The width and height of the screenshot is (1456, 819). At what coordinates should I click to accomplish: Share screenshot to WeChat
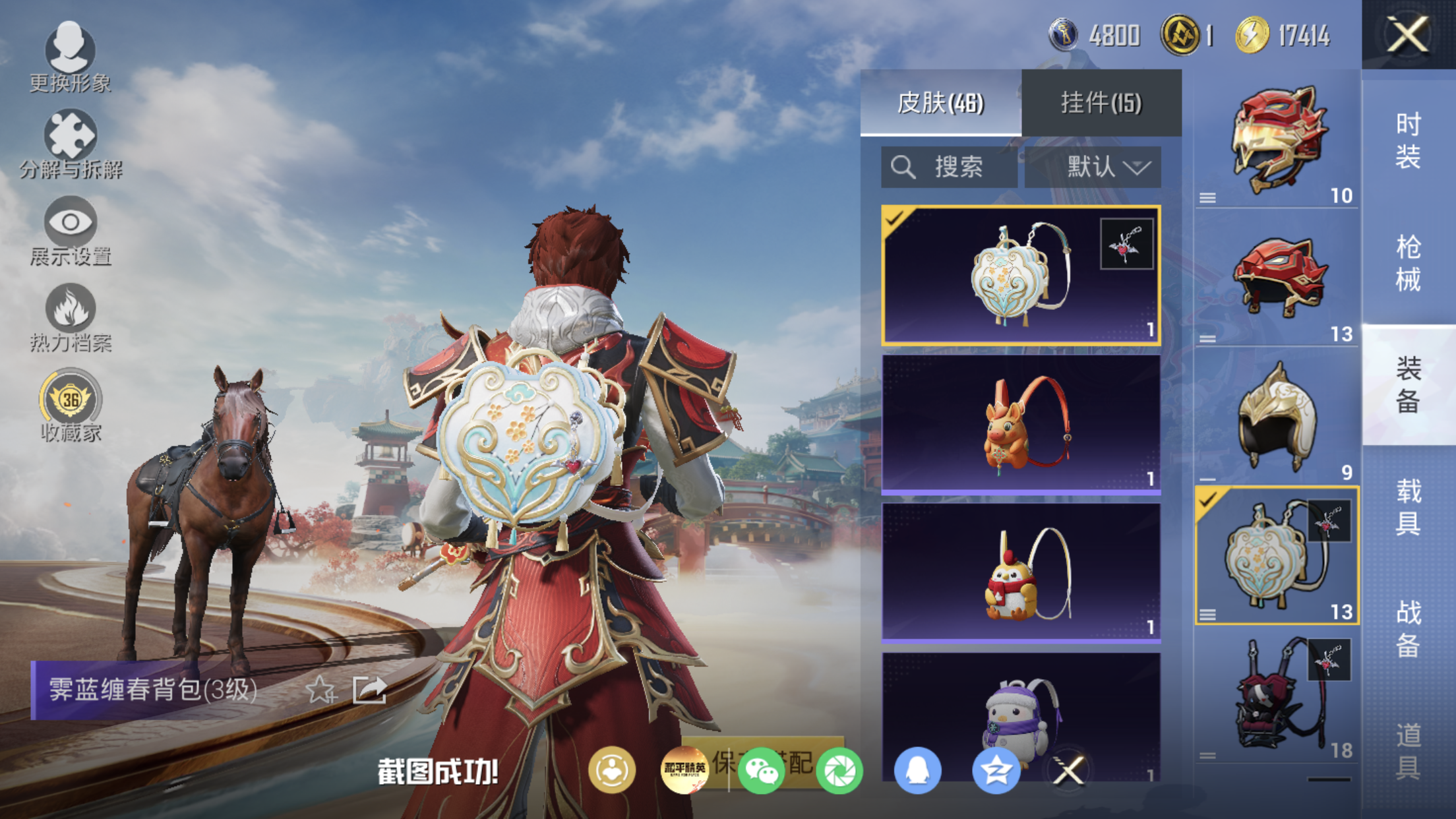(x=761, y=770)
